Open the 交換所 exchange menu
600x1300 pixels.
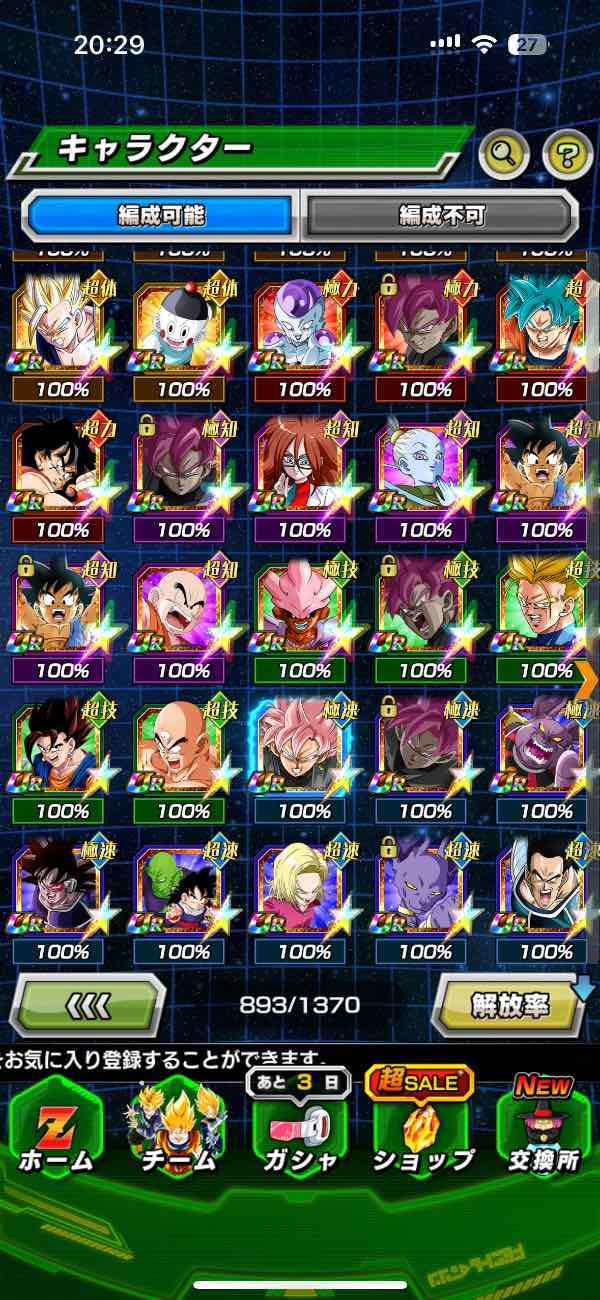pos(543,1130)
